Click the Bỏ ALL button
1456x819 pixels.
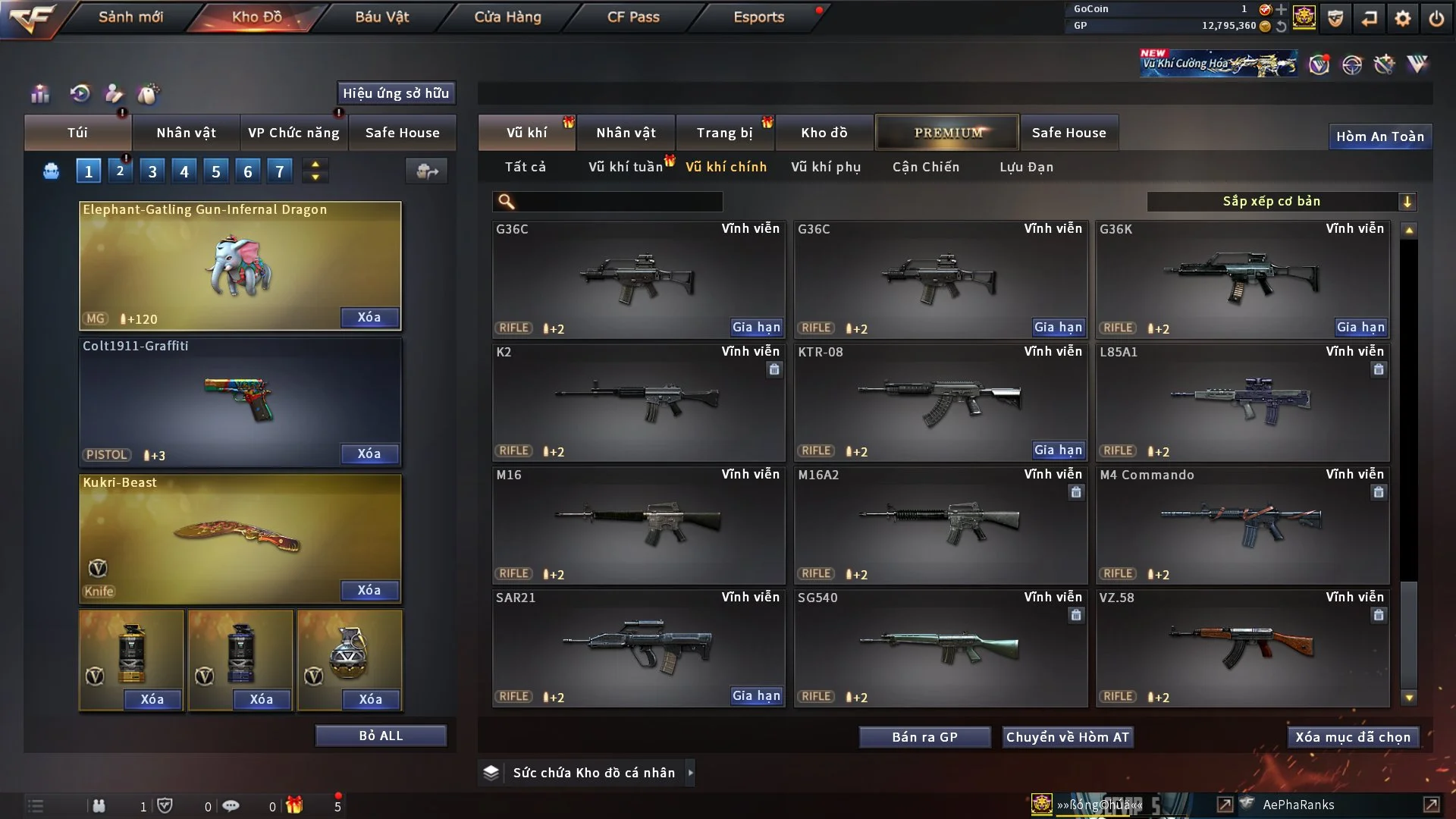[x=381, y=736]
